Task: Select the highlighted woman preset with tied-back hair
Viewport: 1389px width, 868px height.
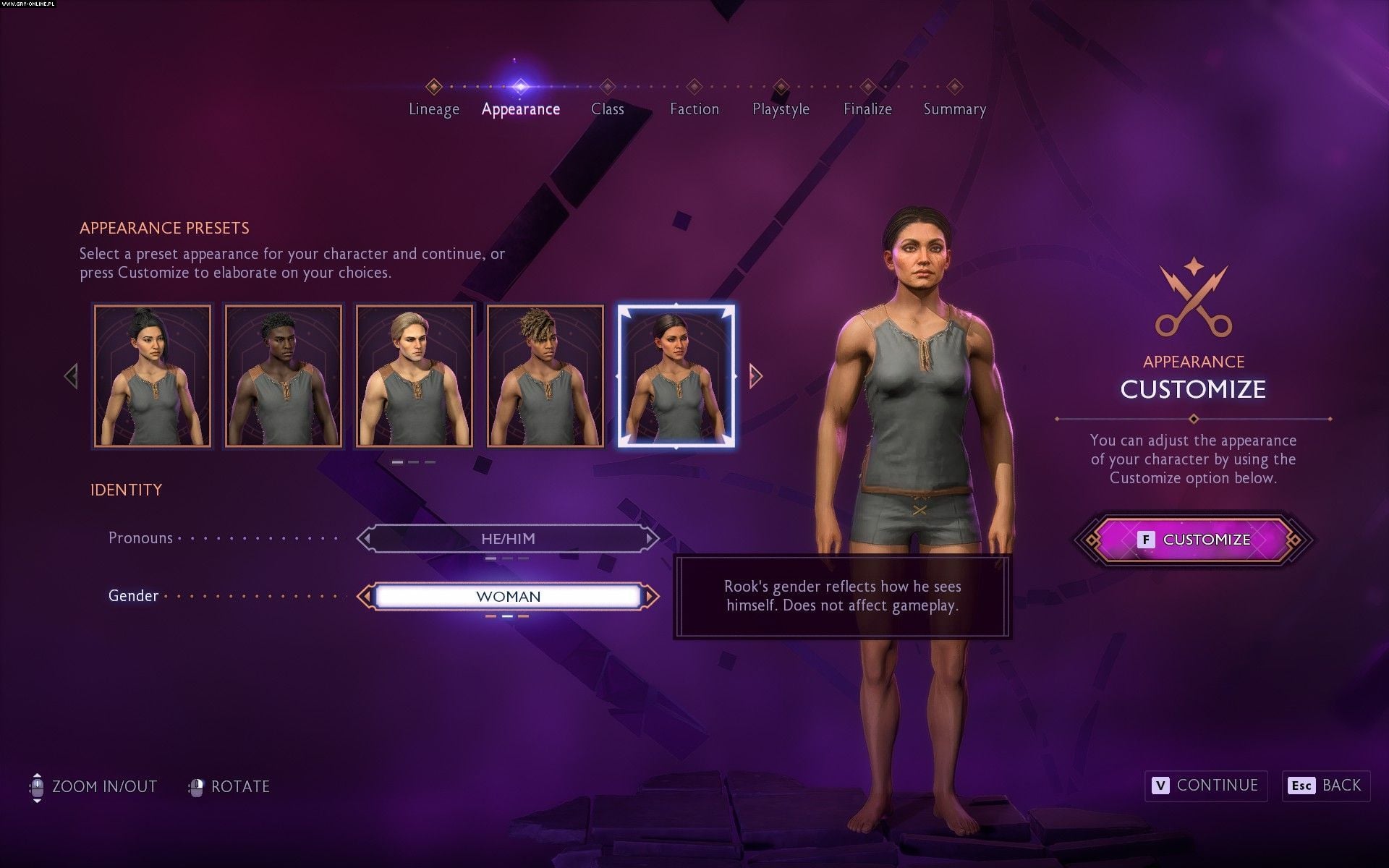Action: click(676, 376)
